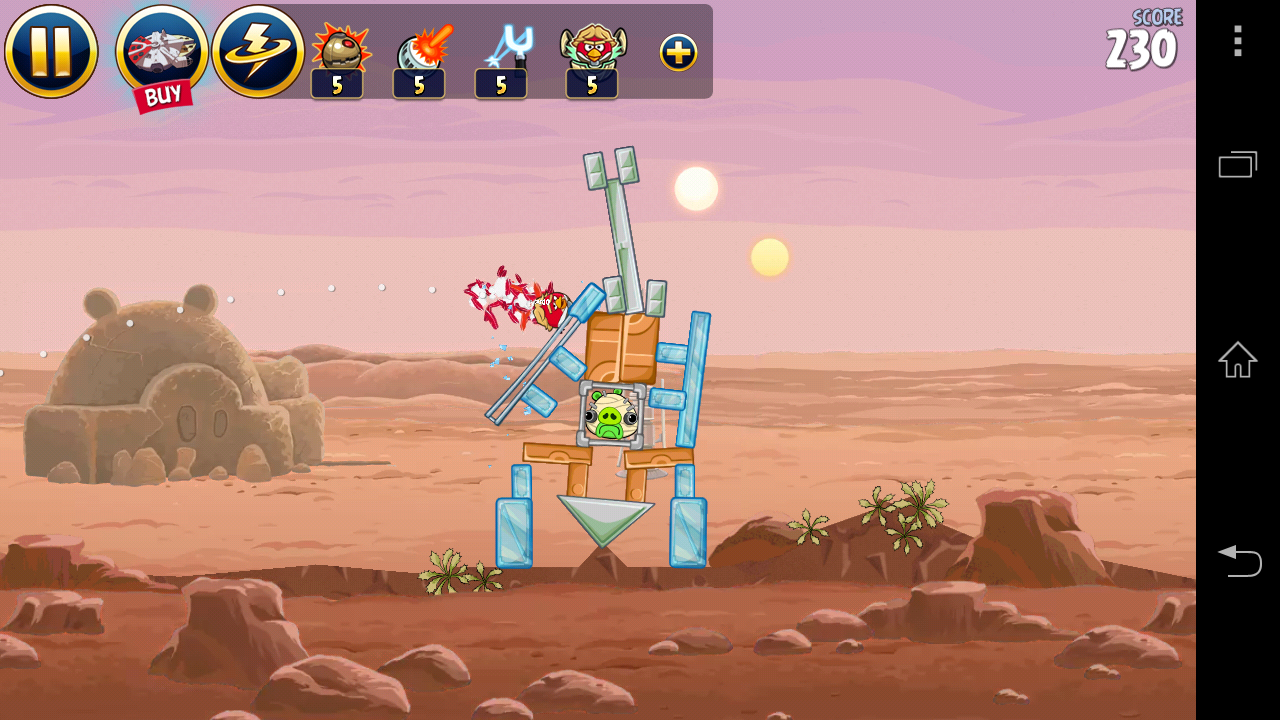The width and height of the screenshot is (1280, 720).
Task: Add more power-ups with the plus button
Action: (678, 53)
